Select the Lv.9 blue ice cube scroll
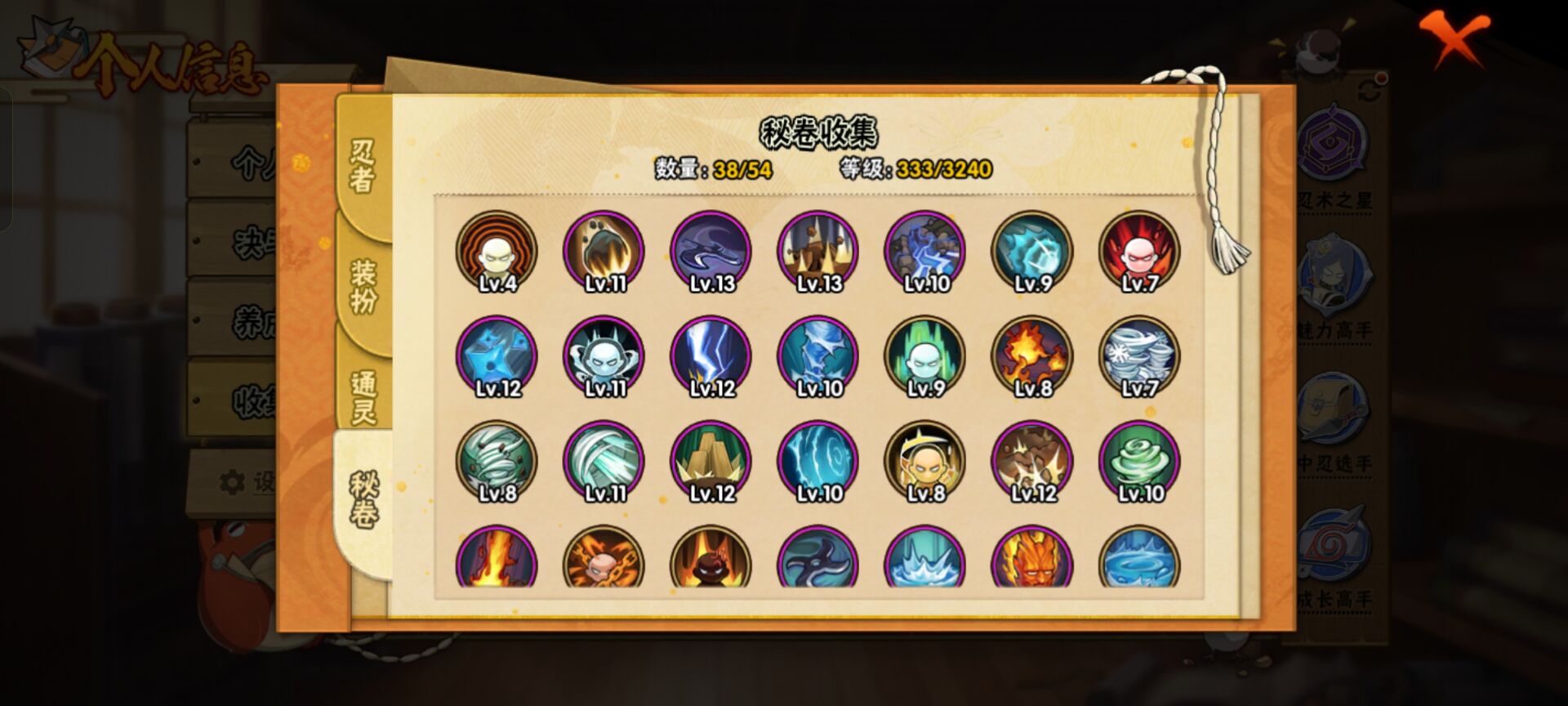The image size is (1568, 706). (1032, 252)
